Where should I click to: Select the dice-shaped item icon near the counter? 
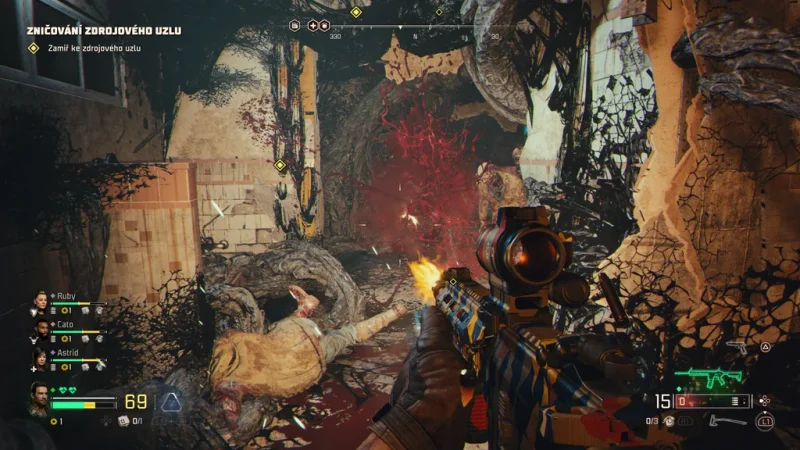pos(123,421)
